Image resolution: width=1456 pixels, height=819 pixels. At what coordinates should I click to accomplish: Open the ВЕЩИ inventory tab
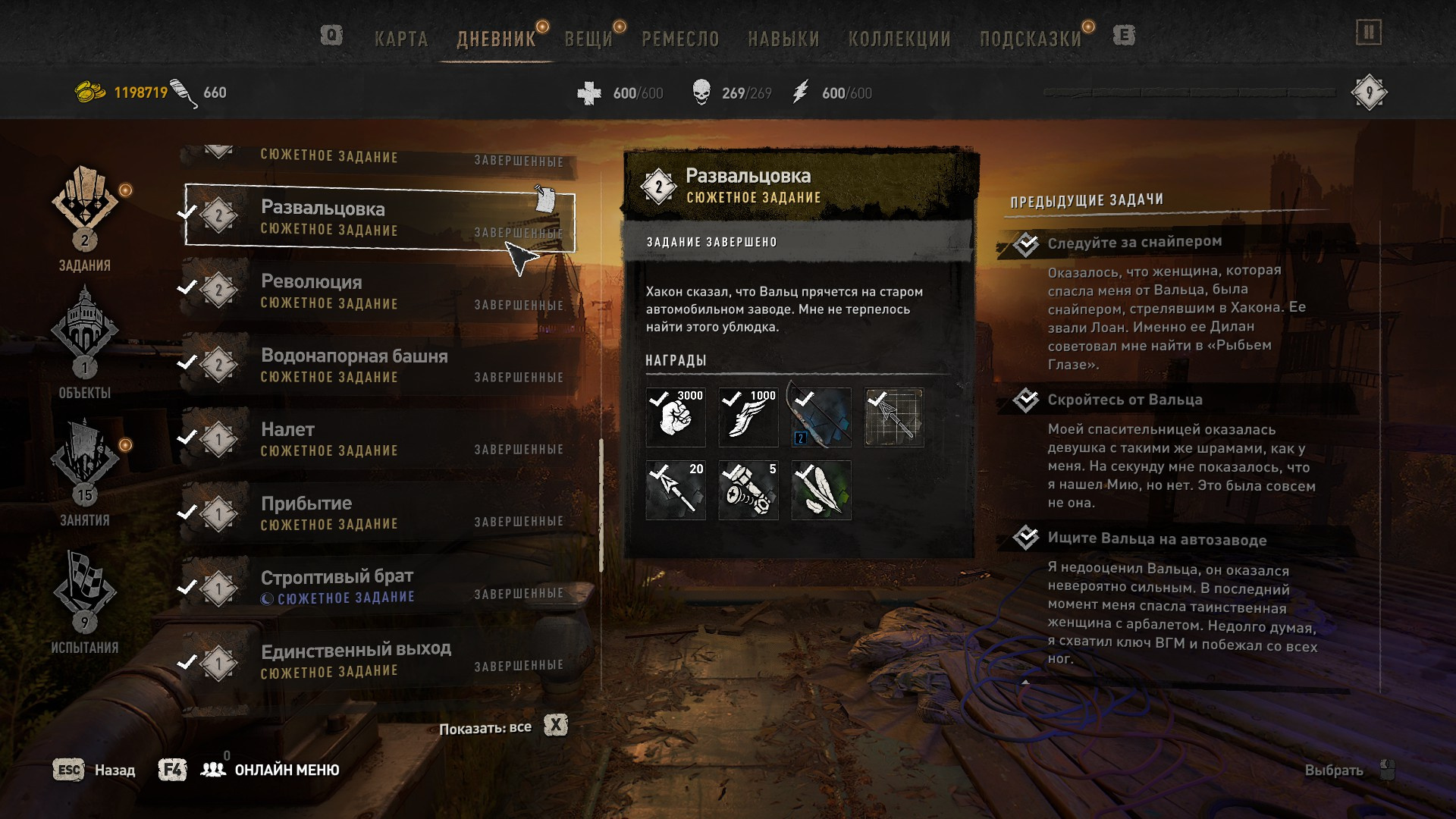point(588,39)
